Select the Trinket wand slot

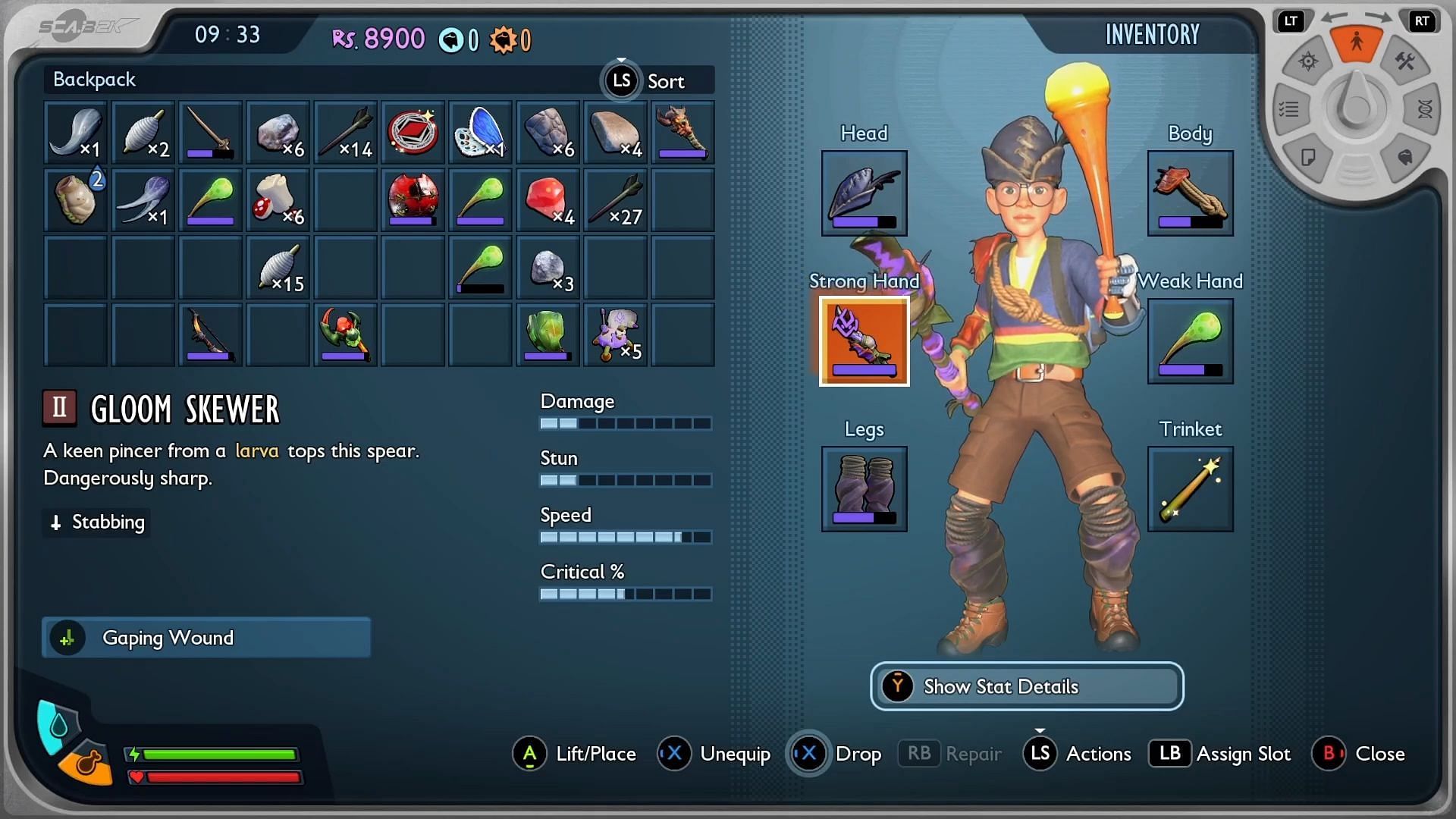click(1190, 488)
